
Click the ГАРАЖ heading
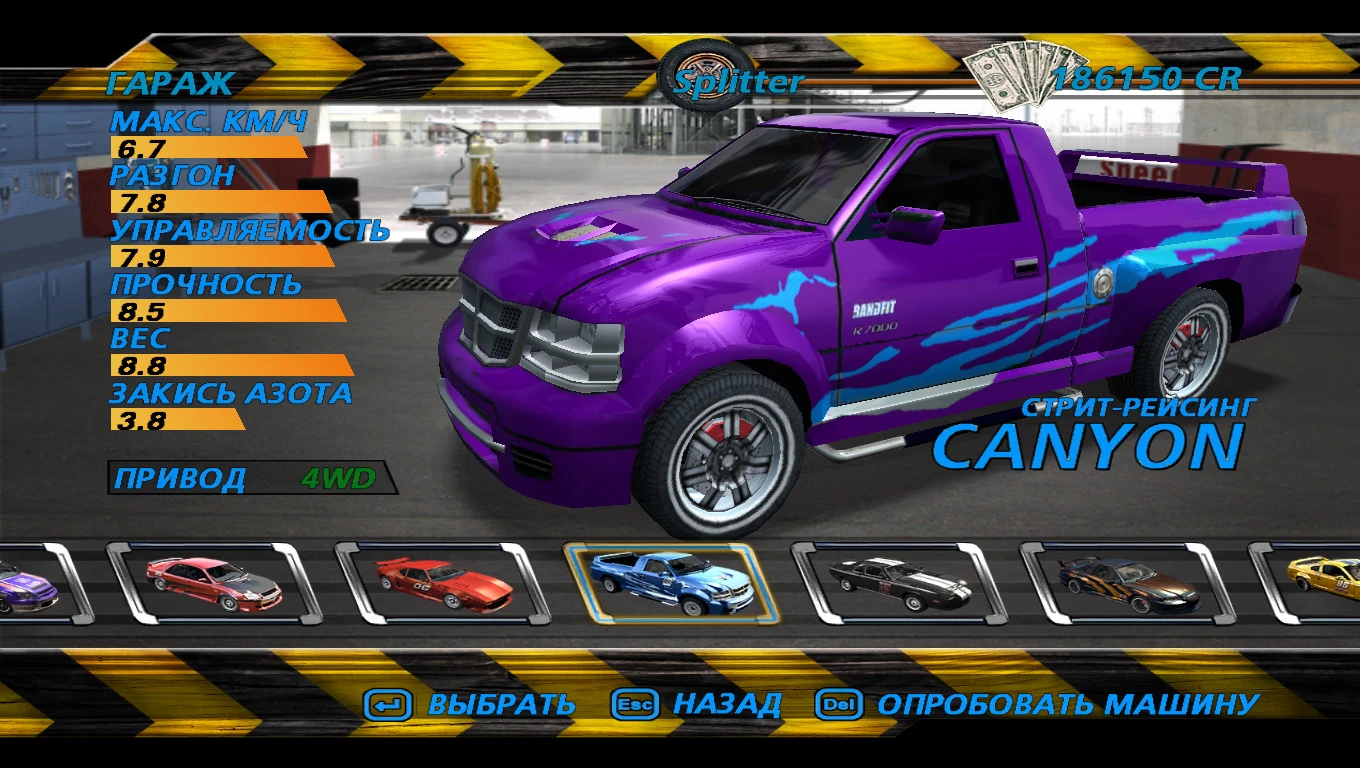[x=170, y=84]
